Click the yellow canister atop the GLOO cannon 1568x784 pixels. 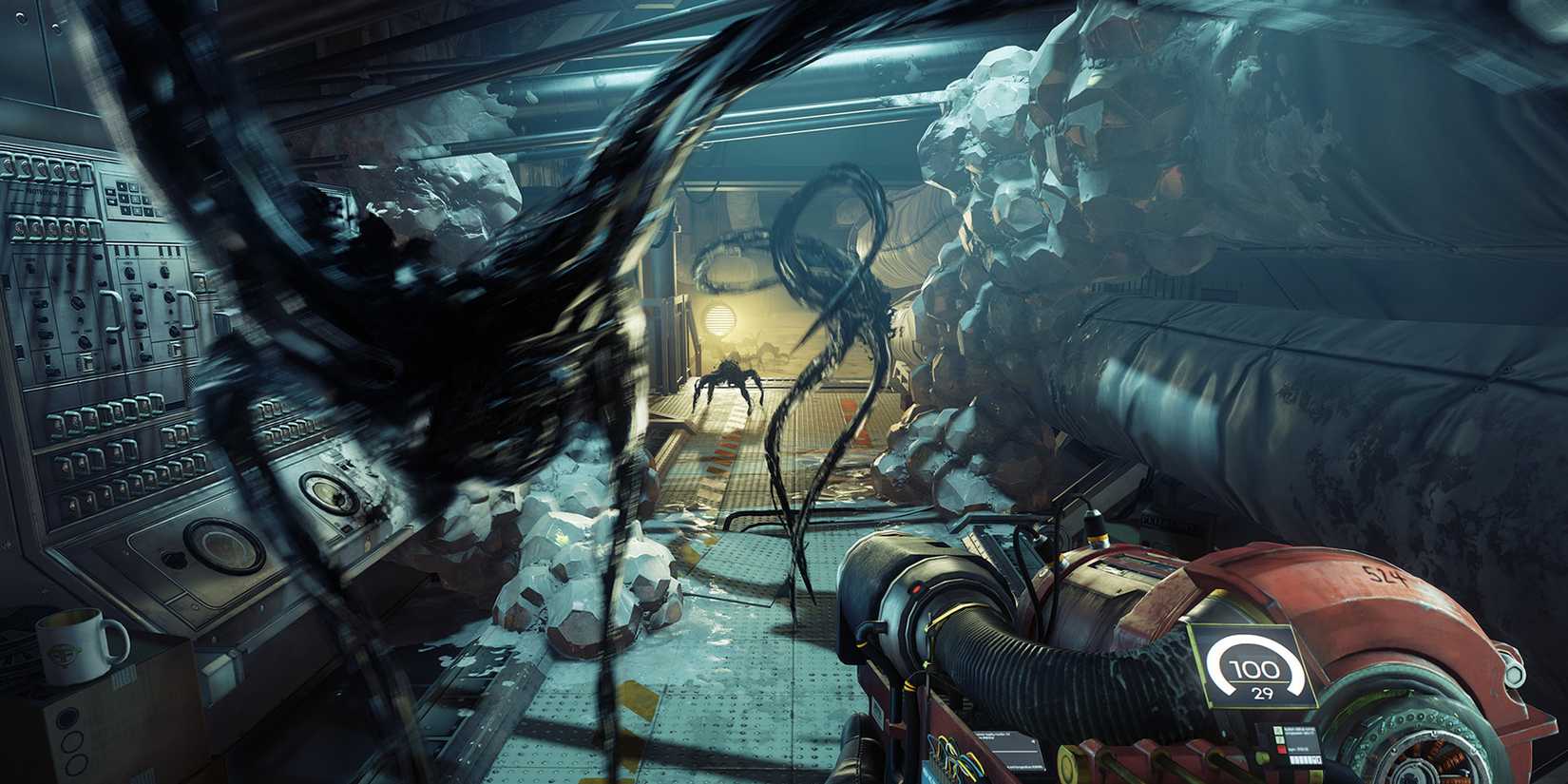click(x=1100, y=534)
